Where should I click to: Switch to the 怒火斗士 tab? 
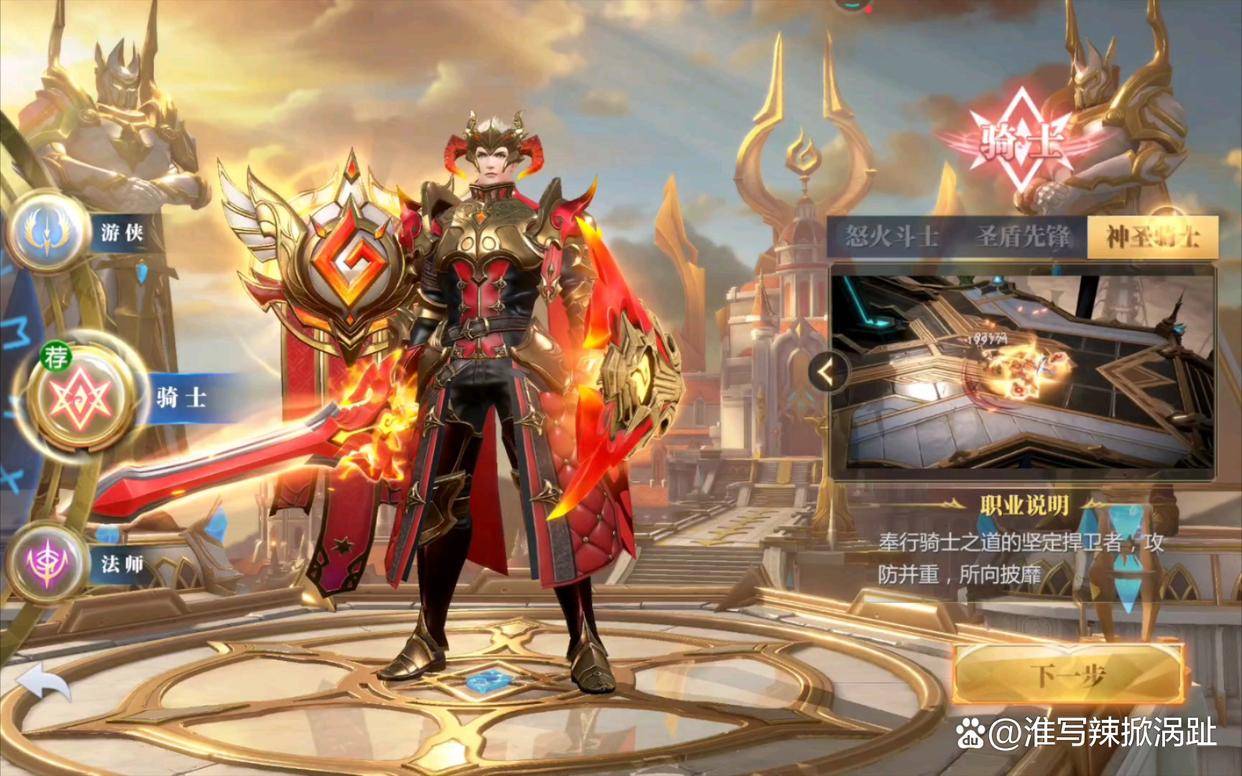(x=891, y=237)
